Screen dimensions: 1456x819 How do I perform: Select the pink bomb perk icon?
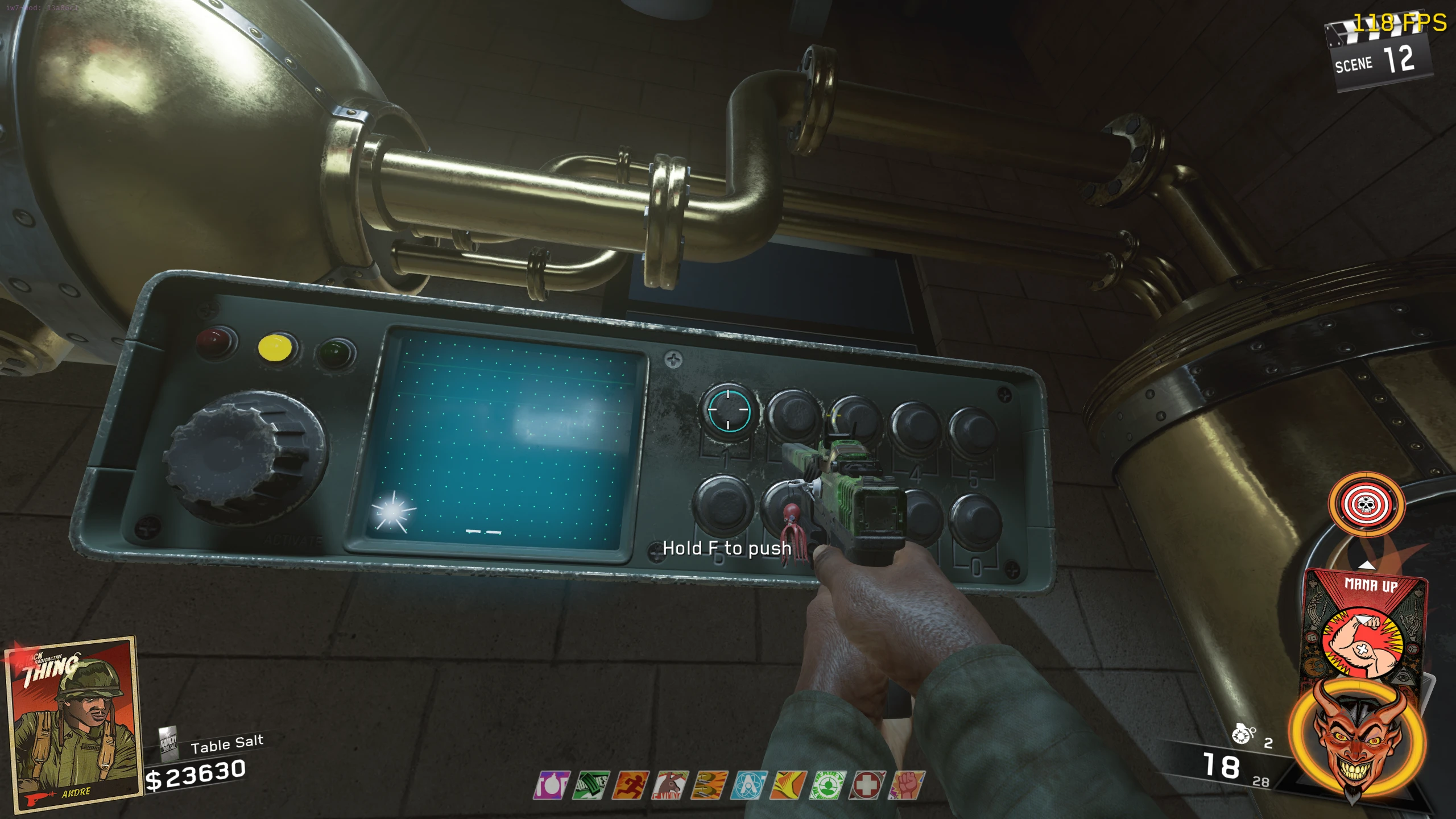551,785
